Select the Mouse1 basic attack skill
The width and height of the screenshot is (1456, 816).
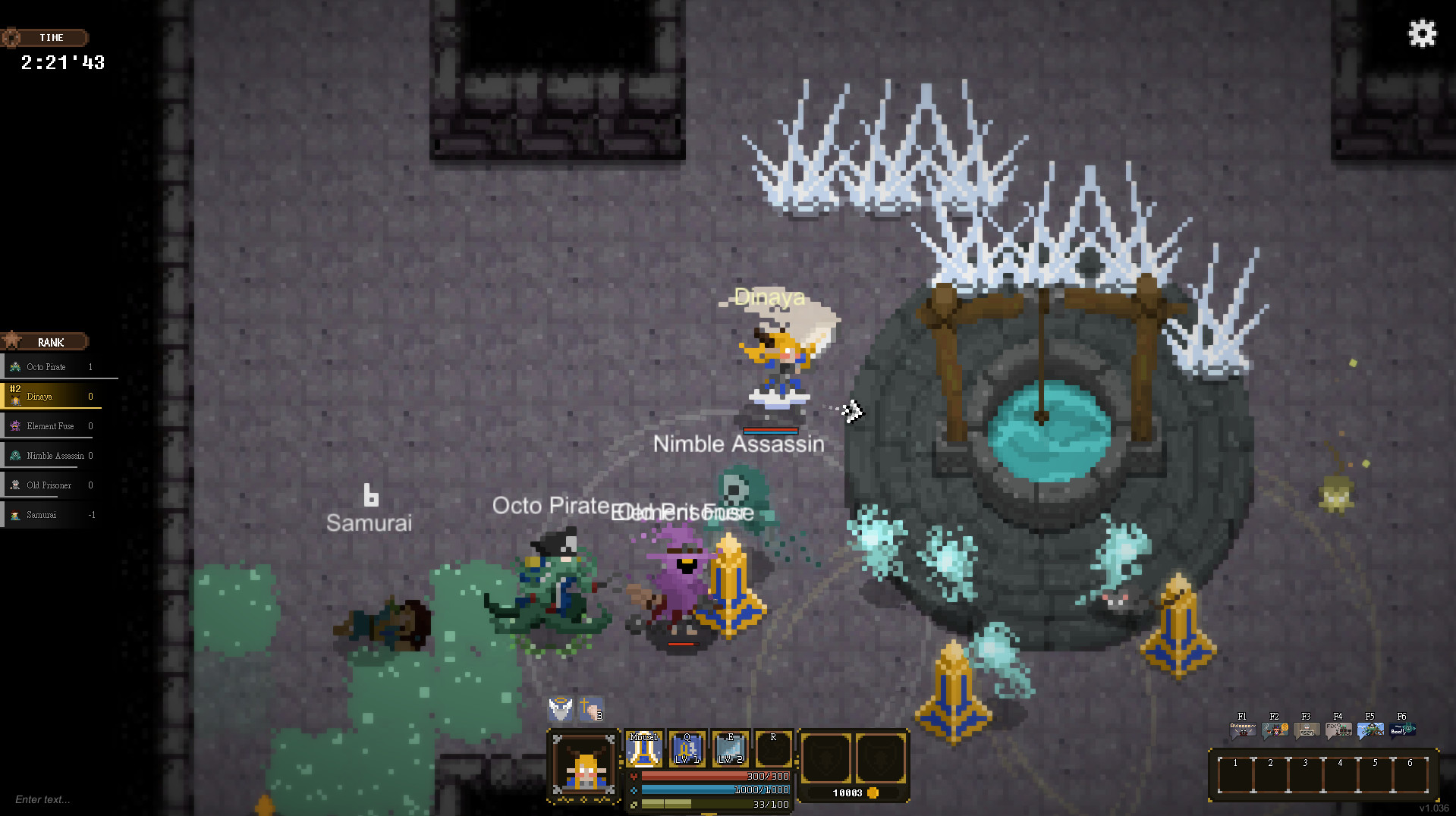[x=644, y=749]
